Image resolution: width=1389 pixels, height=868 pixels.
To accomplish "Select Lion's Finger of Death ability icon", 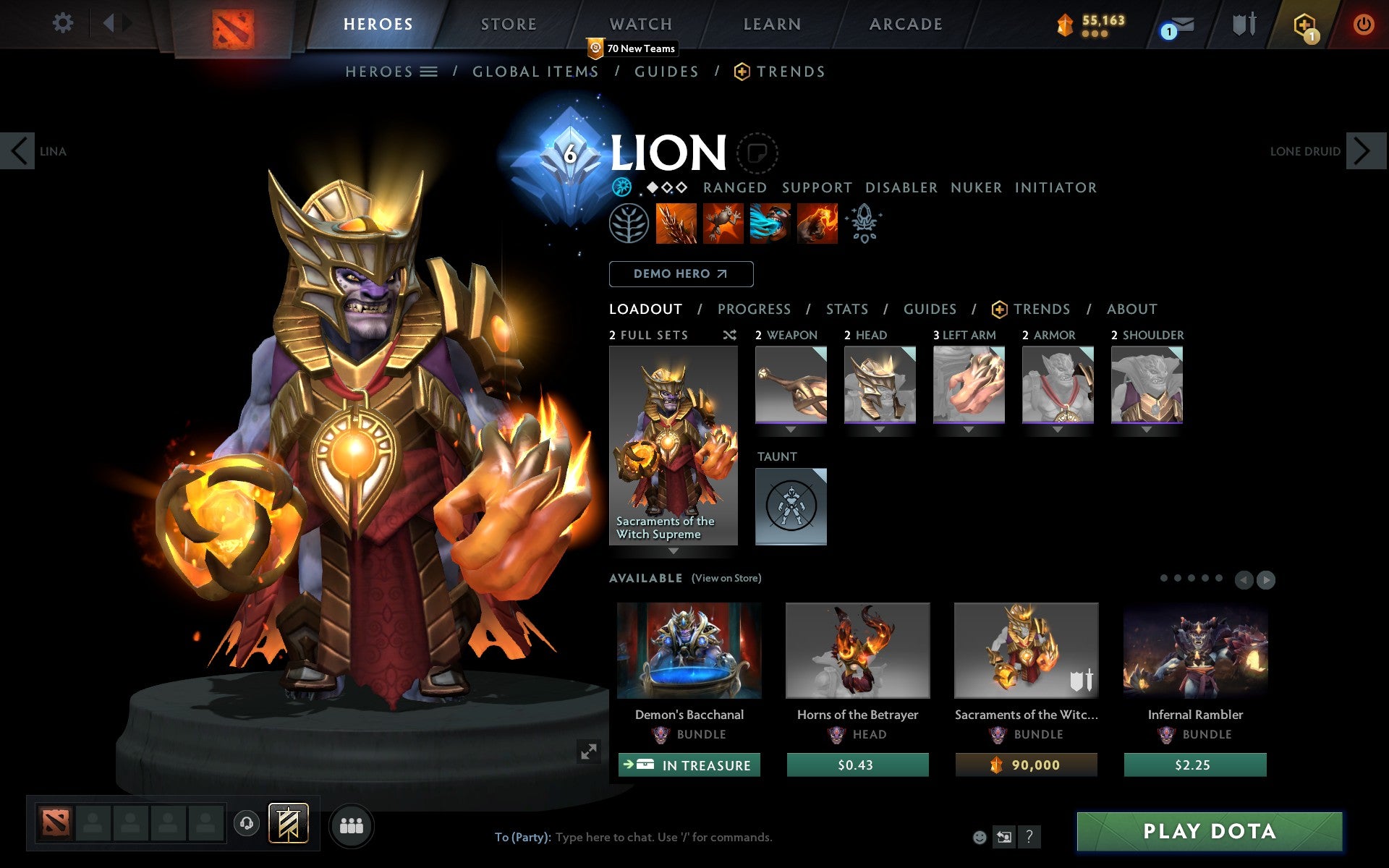I will (x=816, y=224).
